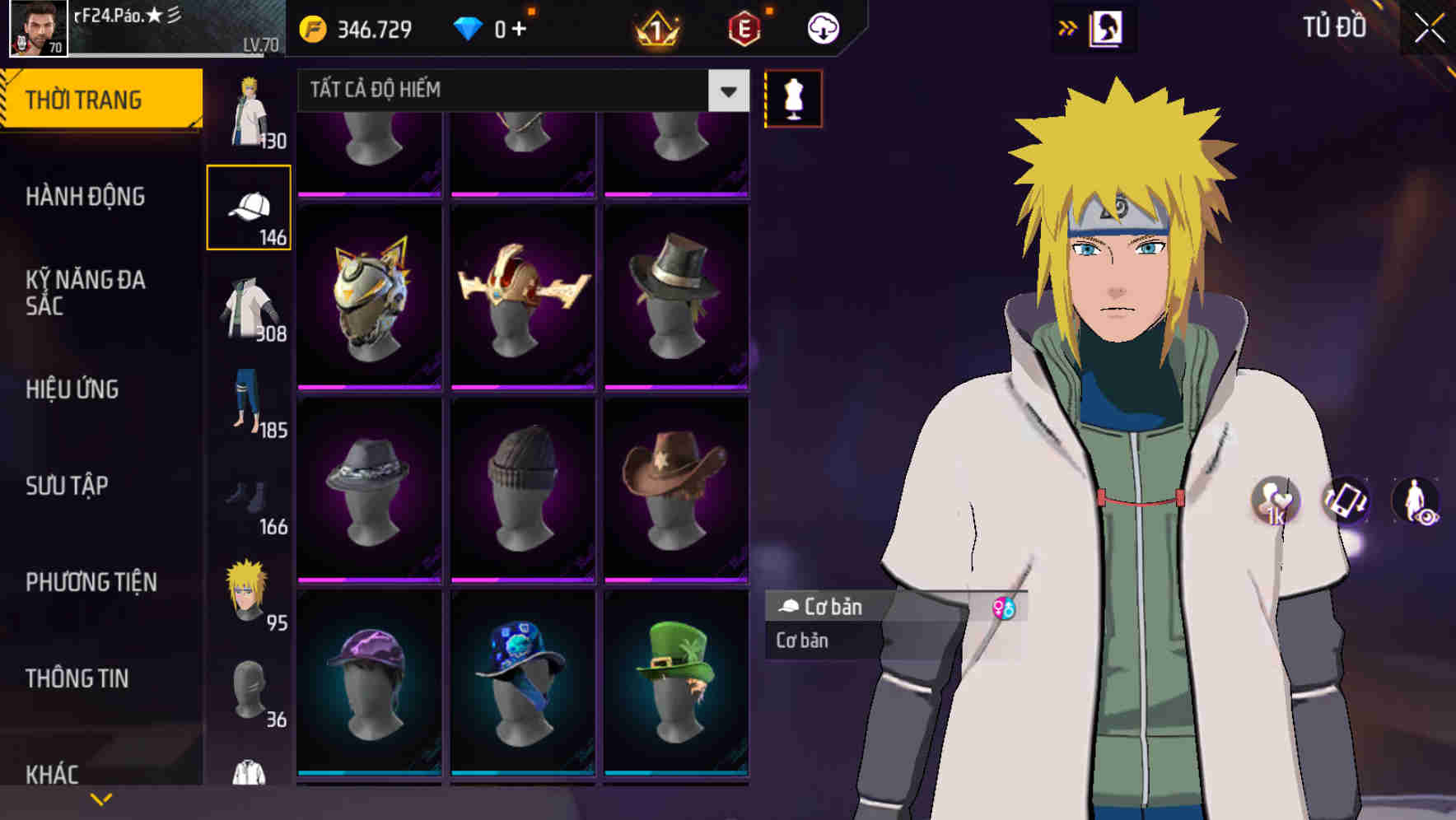This screenshot has height=820, width=1456.
Task: Expand the sidebar with the down chevron
Action: [x=101, y=797]
